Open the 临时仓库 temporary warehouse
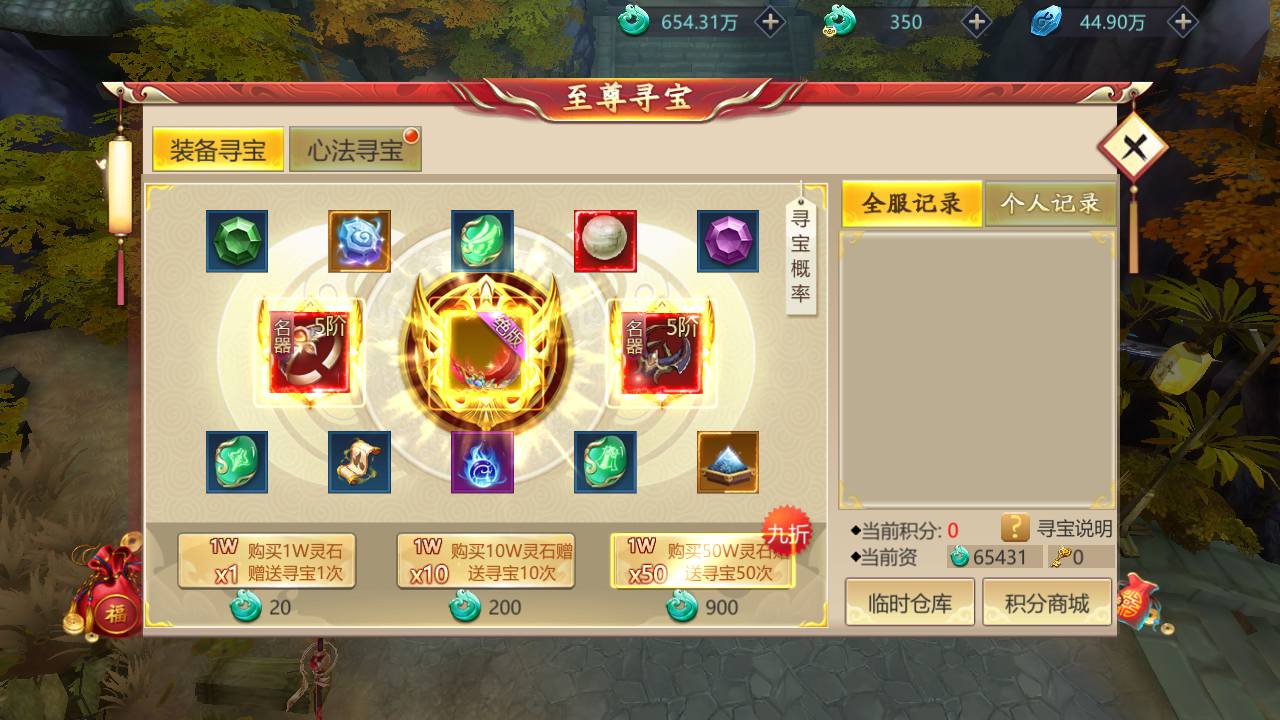Screen dimensions: 1280x720 [910, 602]
